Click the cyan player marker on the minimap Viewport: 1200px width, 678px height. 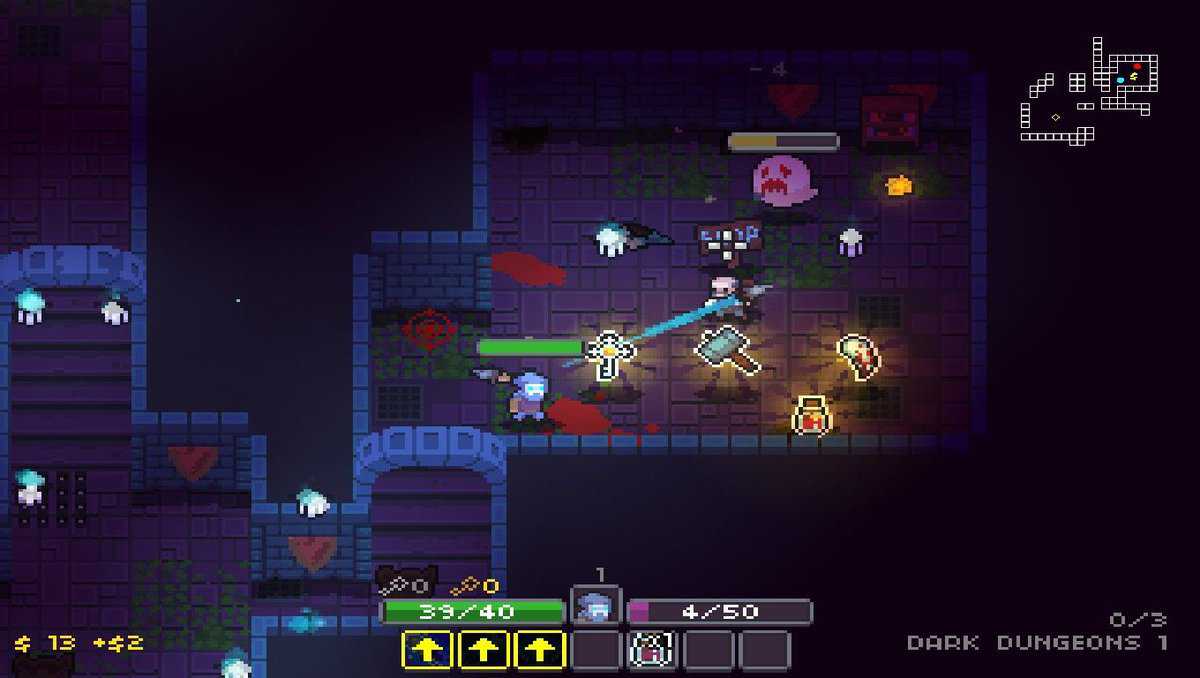[1121, 78]
